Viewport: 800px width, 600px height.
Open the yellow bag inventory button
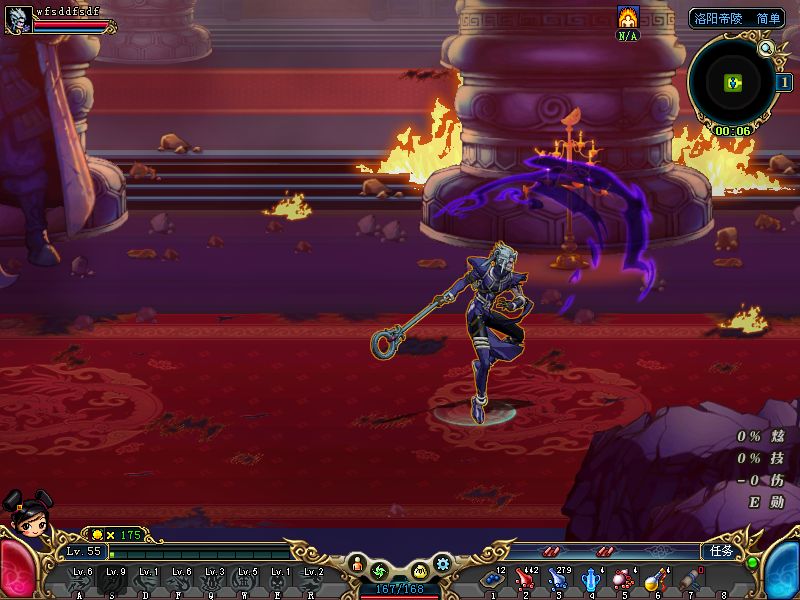click(x=420, y=571)
